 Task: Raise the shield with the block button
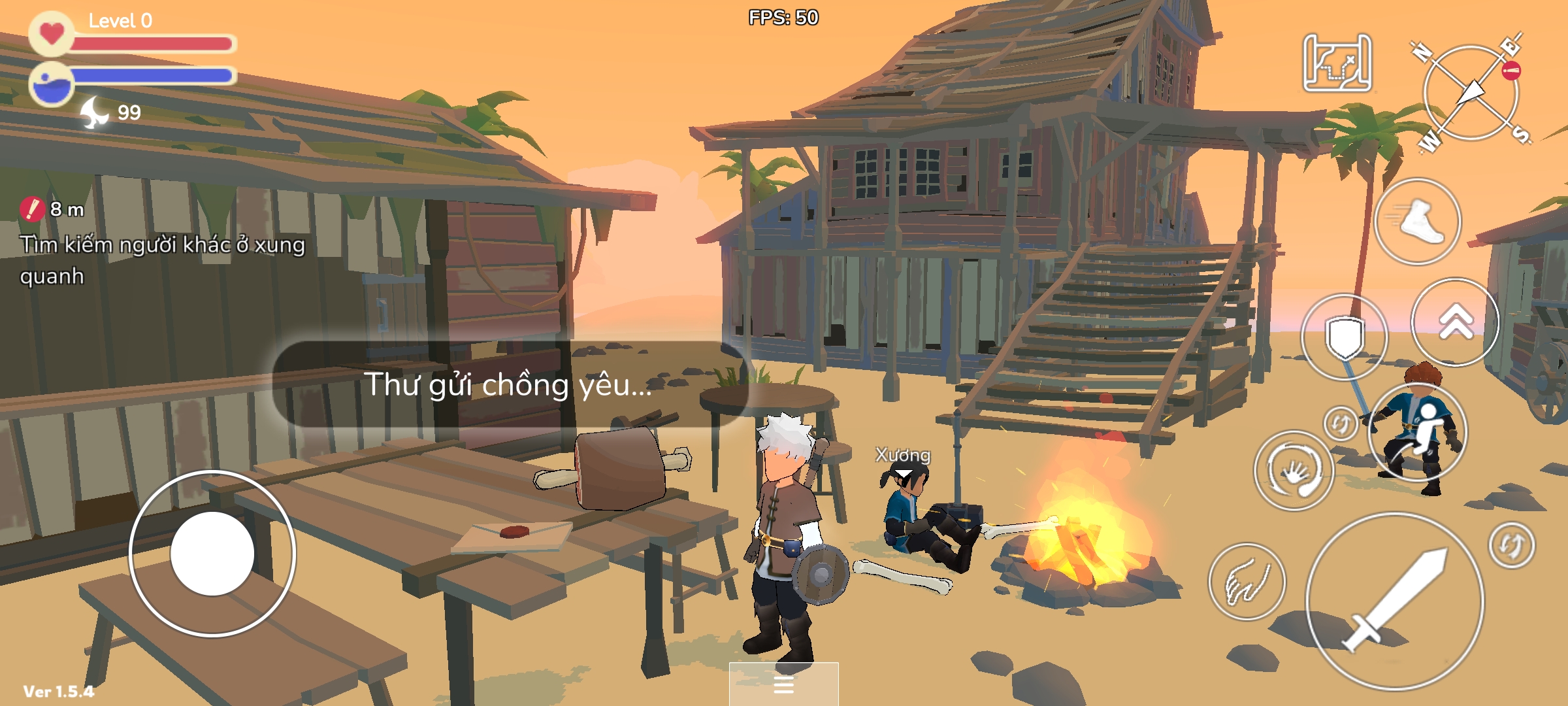[x=1344, y=337]
